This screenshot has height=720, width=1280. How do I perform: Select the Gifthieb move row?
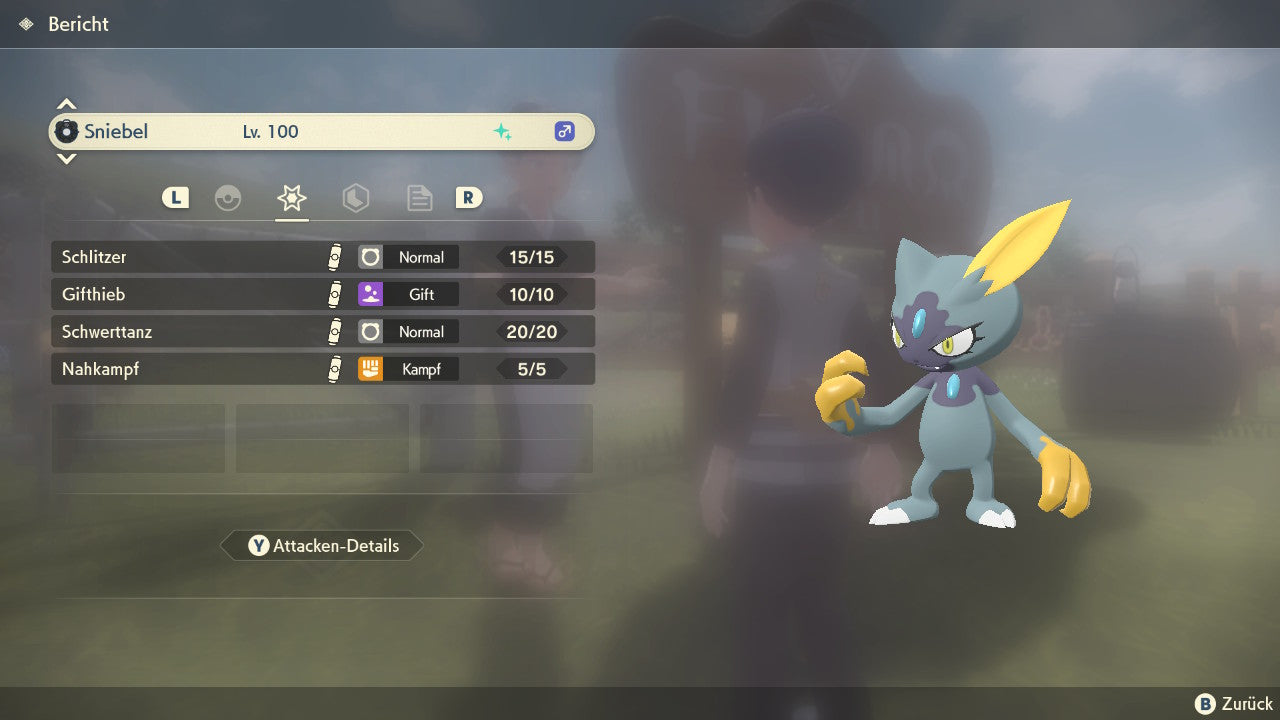point(322,294)
